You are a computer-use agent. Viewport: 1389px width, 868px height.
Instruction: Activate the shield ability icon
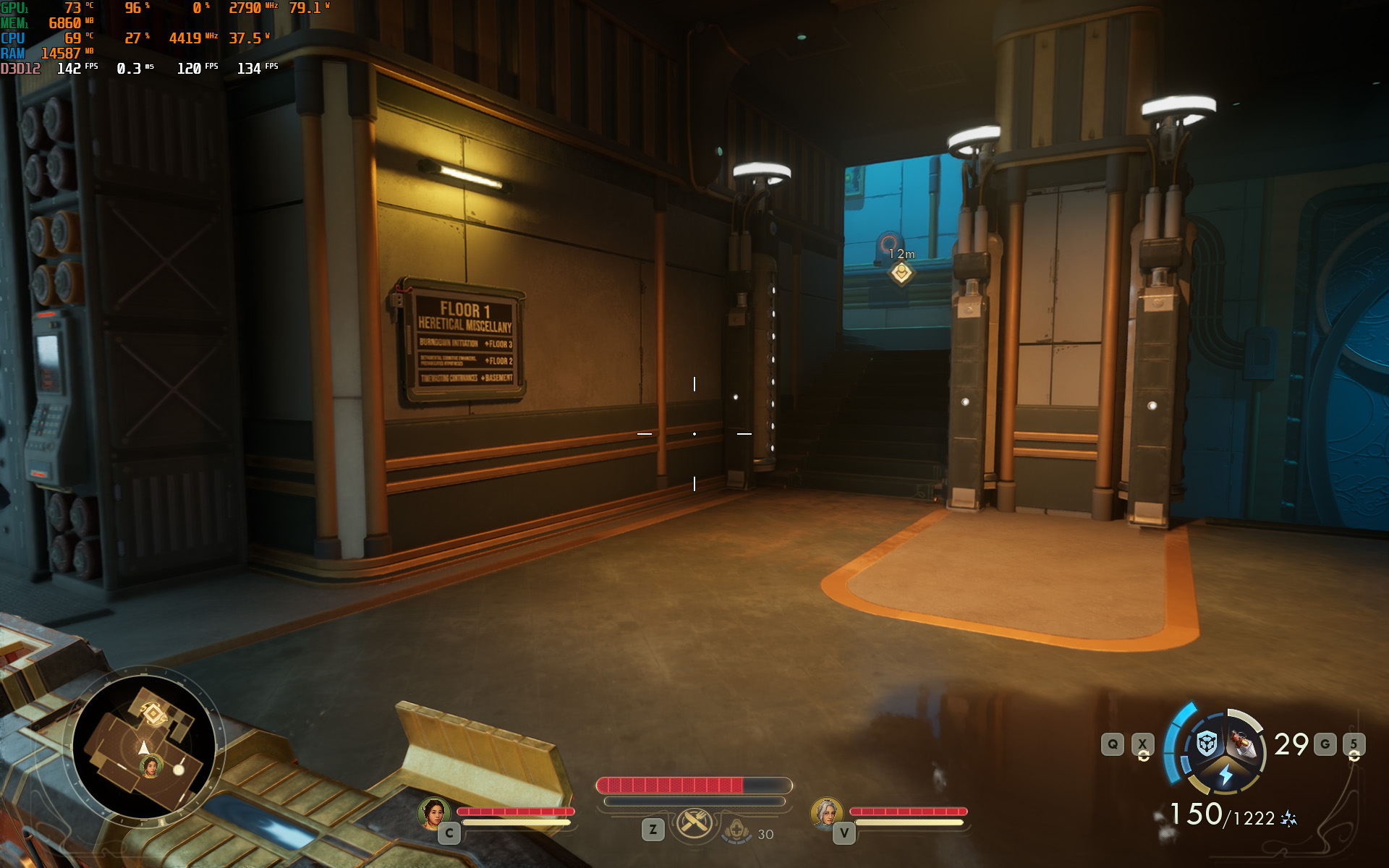tap(1206, 744)
